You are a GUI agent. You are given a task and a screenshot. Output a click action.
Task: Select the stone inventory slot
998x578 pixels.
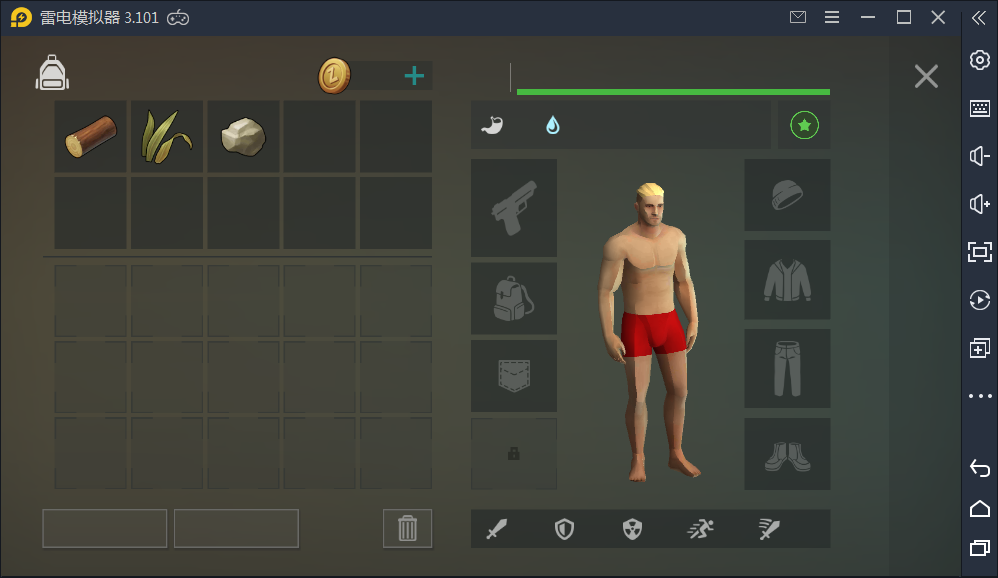coord(243,137)
